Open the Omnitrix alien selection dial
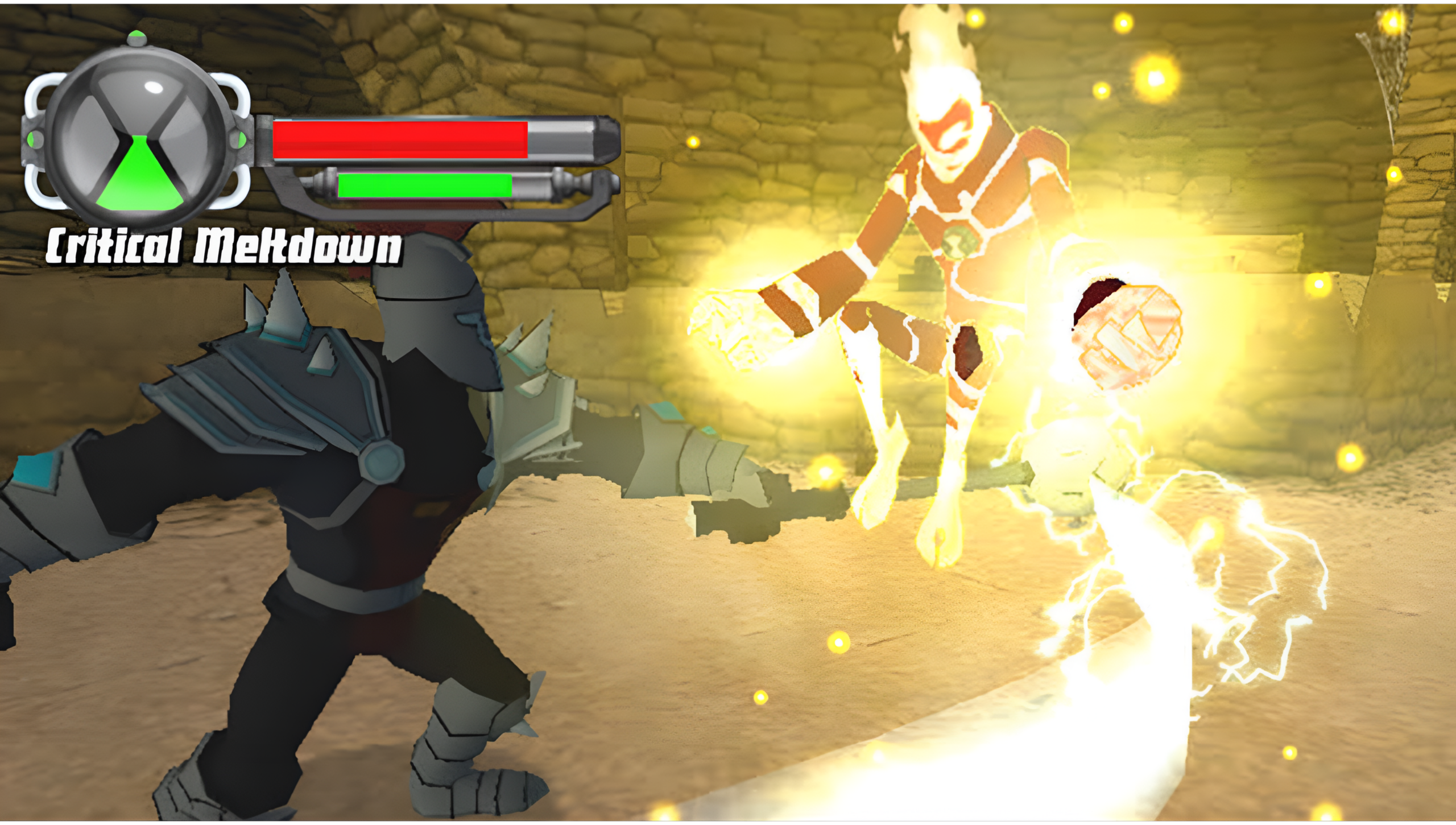Viewport: 1456px width, 825px height. [x=139, y=137]
